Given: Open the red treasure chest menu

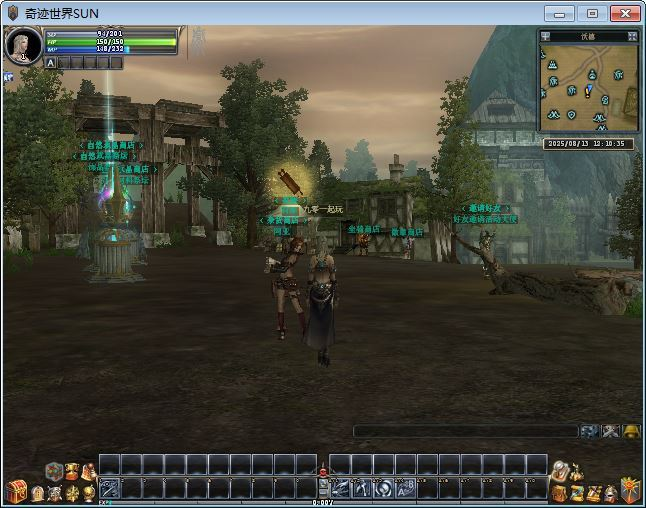Looking at the screenshot, I should click(15, 490).
